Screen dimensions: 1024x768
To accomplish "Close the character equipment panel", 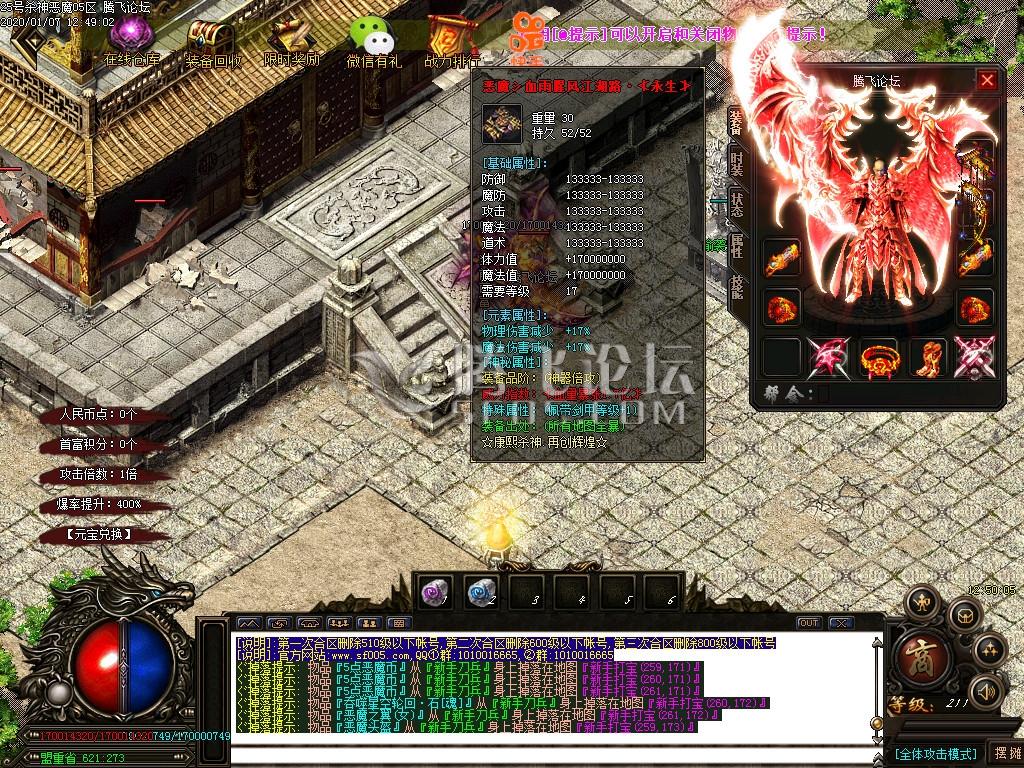I will pyautogui.click(x=987, y=81).
